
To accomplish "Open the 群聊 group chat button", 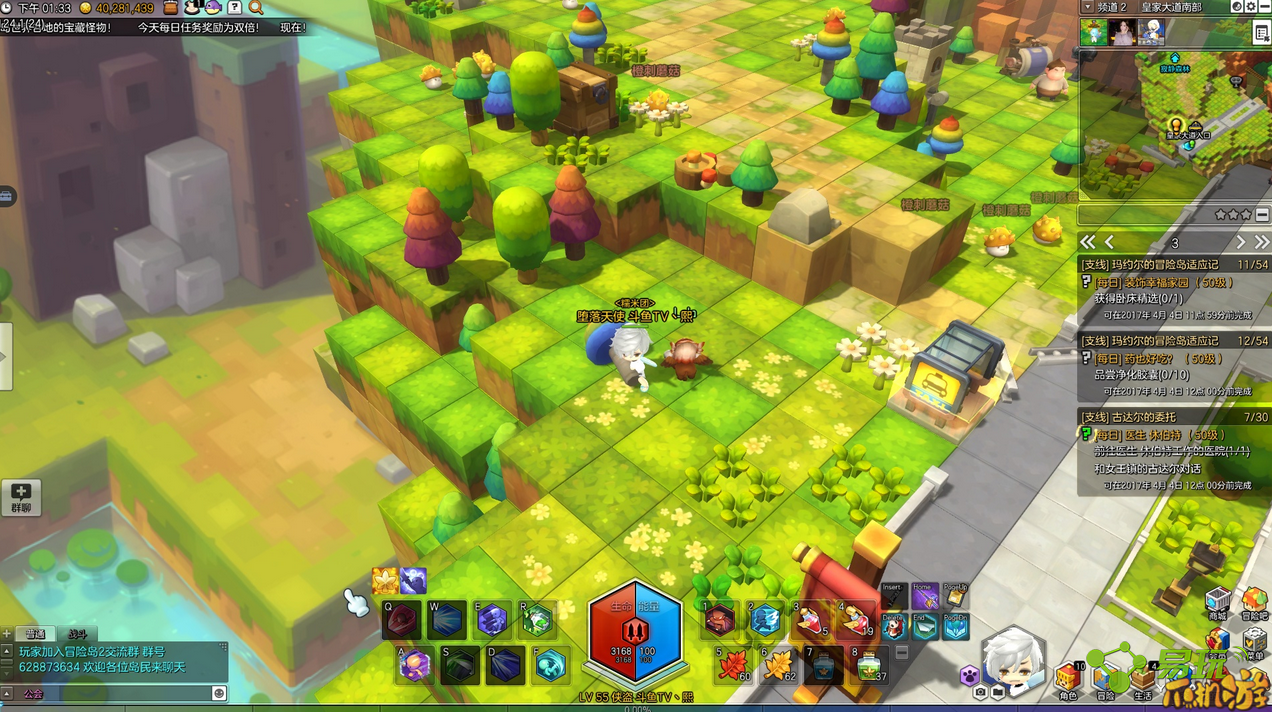I will tap(21, 496).
